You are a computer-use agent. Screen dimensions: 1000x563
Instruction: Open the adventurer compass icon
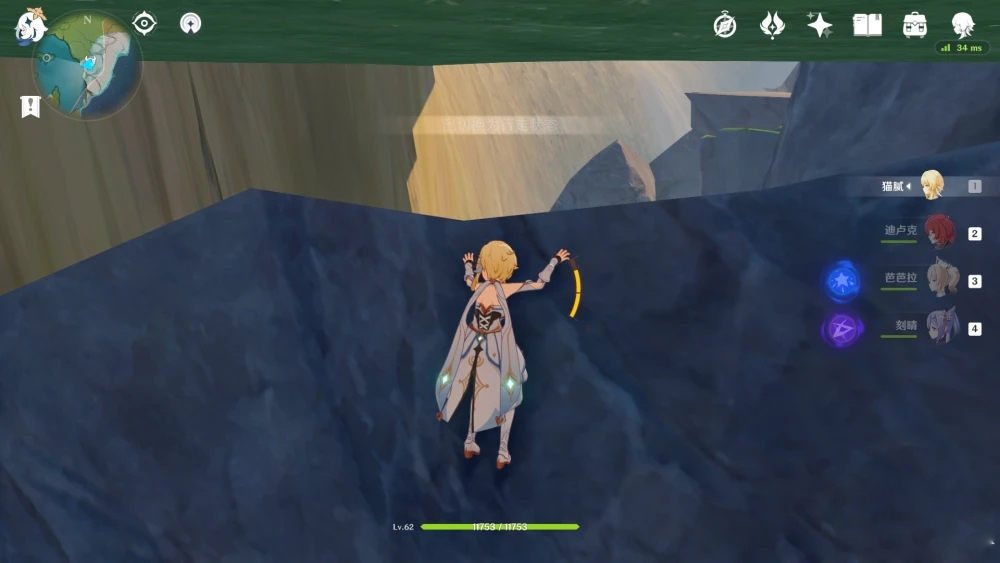point(725,25)
